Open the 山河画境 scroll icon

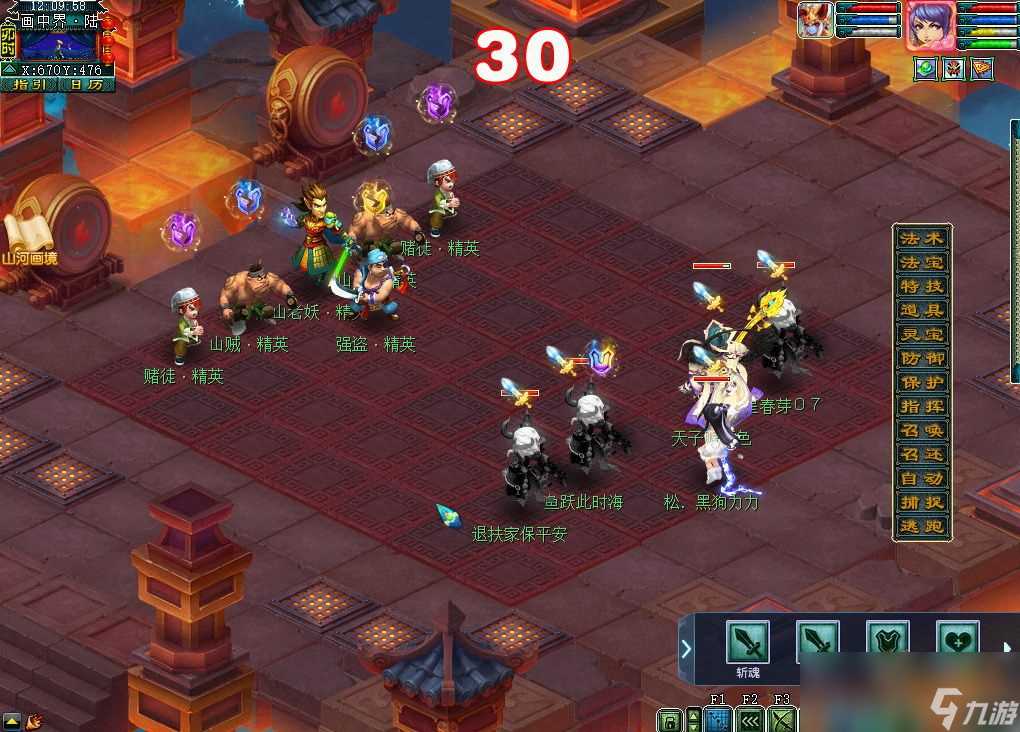pyautogui.click(x=28, y=240)
